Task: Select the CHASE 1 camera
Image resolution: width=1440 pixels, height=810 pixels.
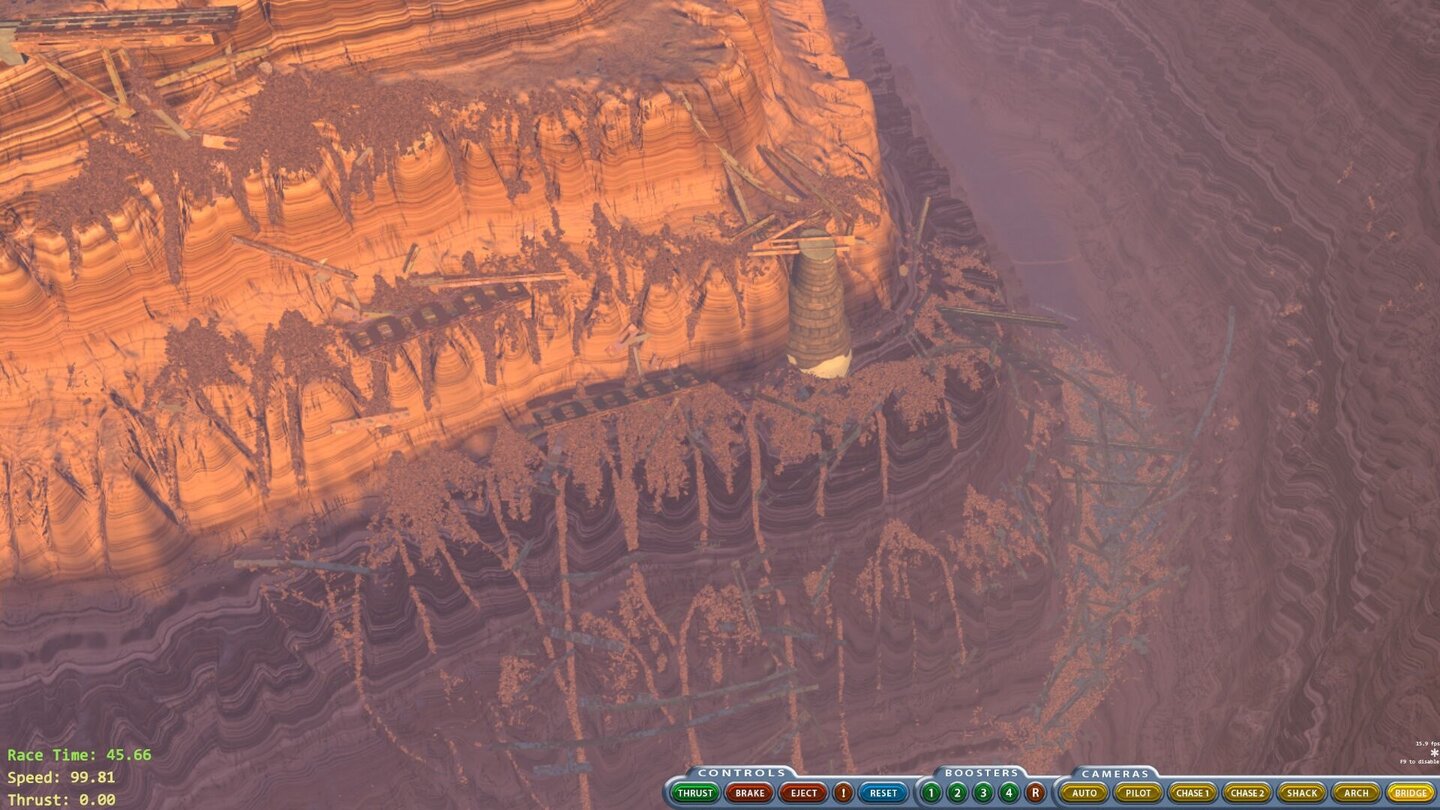Action: pyautogui.click(x=1192, y=792)
